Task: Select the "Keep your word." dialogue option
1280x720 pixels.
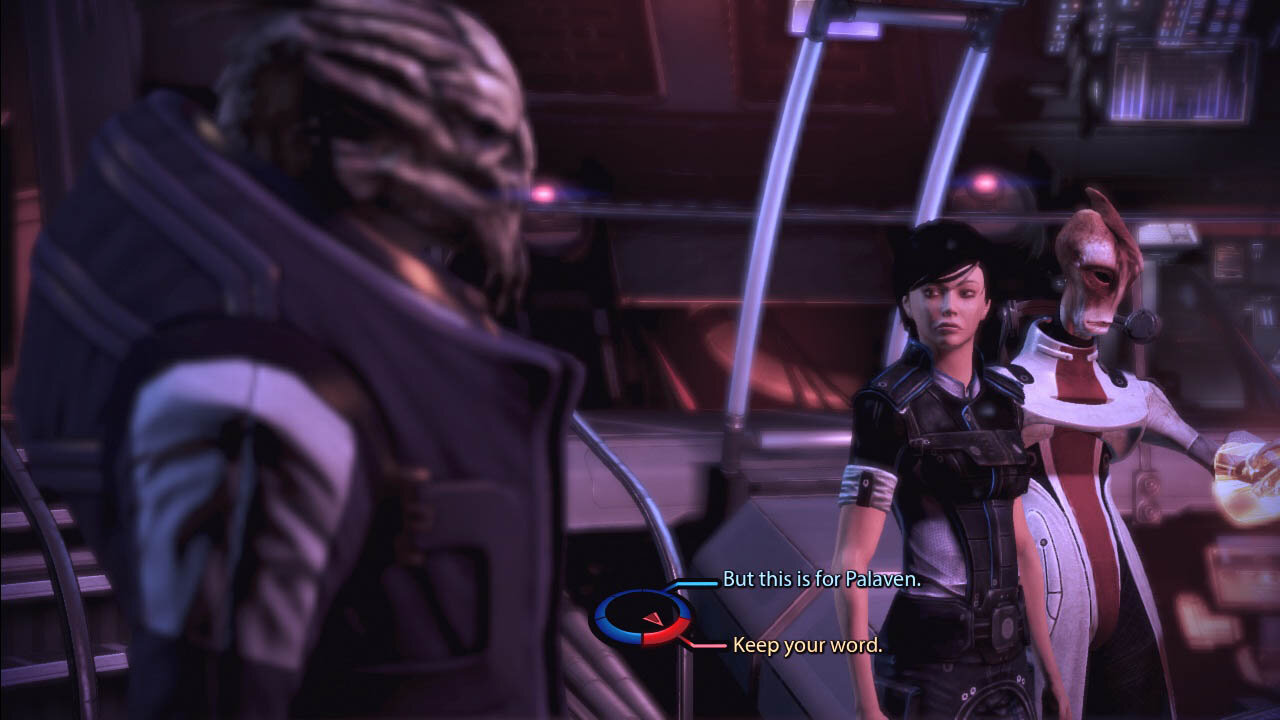Action: pyautogui.click(x=807, y=645)
